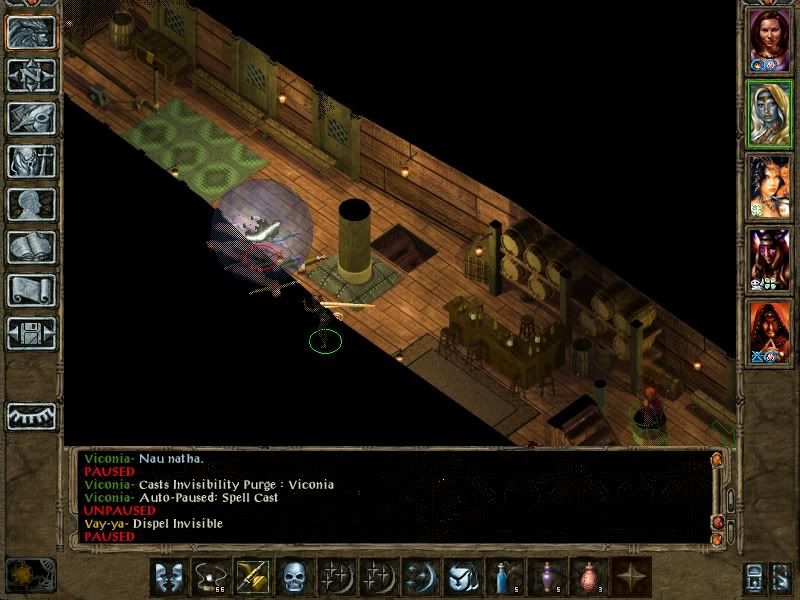This screenshot has width=800, height=600.
Task: Open the journal with the quill icon
Action: [x=31, y=118]
